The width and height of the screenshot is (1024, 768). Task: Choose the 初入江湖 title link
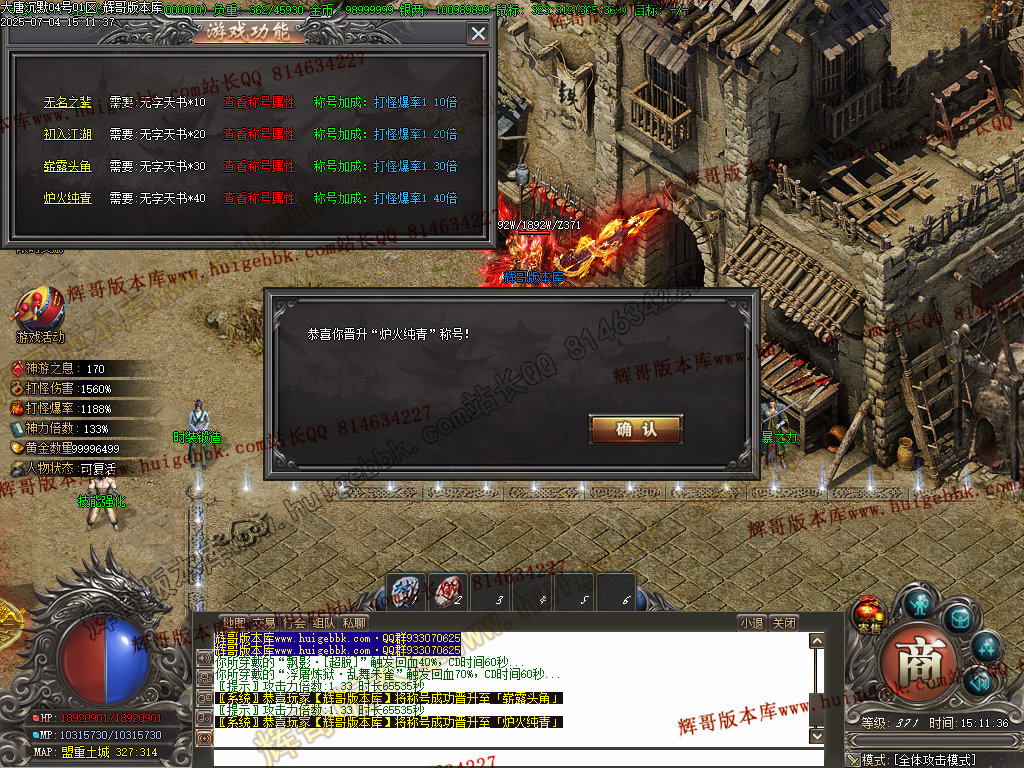pyautogui.click(x=67, y=134)
